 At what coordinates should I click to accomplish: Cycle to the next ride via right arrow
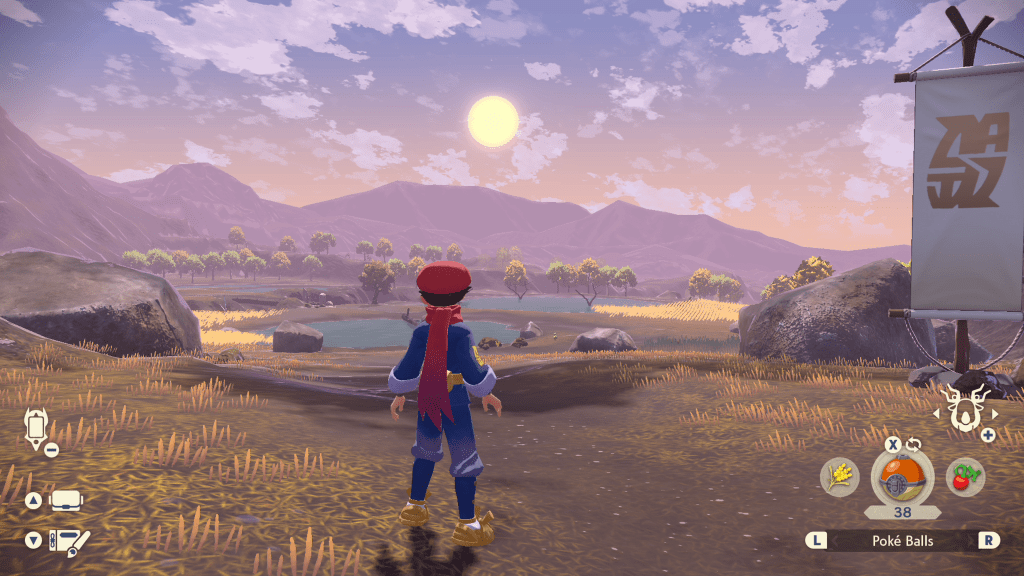click(x=995, y=412)
